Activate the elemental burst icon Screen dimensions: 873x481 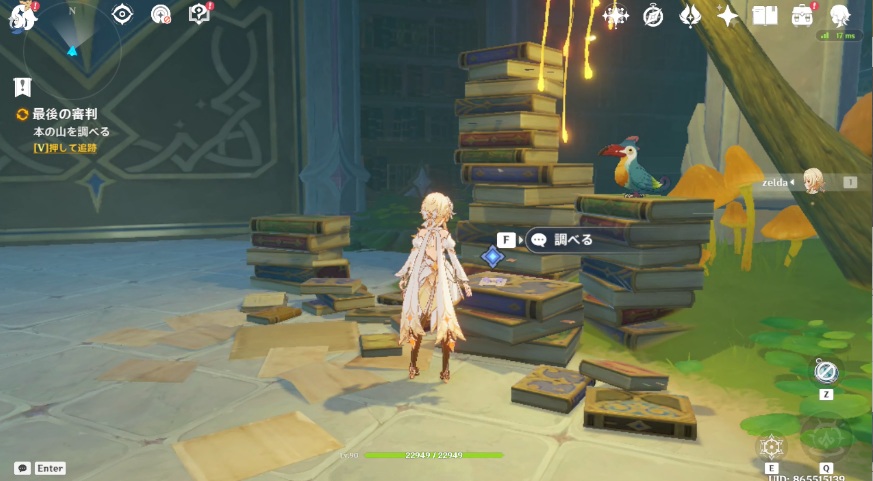coord(826,438)
